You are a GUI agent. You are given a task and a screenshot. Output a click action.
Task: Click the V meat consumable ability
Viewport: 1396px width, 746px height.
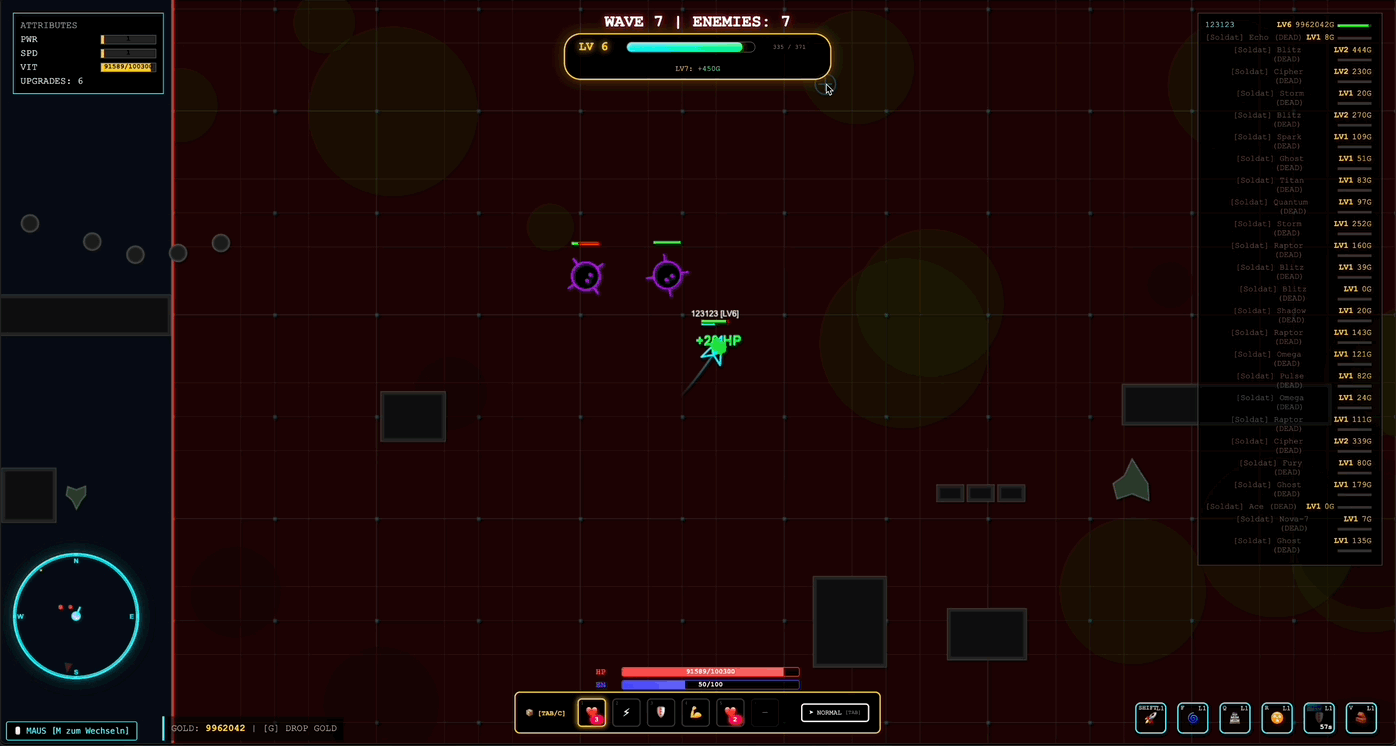pyautogui.click(x=1360, y=717)
